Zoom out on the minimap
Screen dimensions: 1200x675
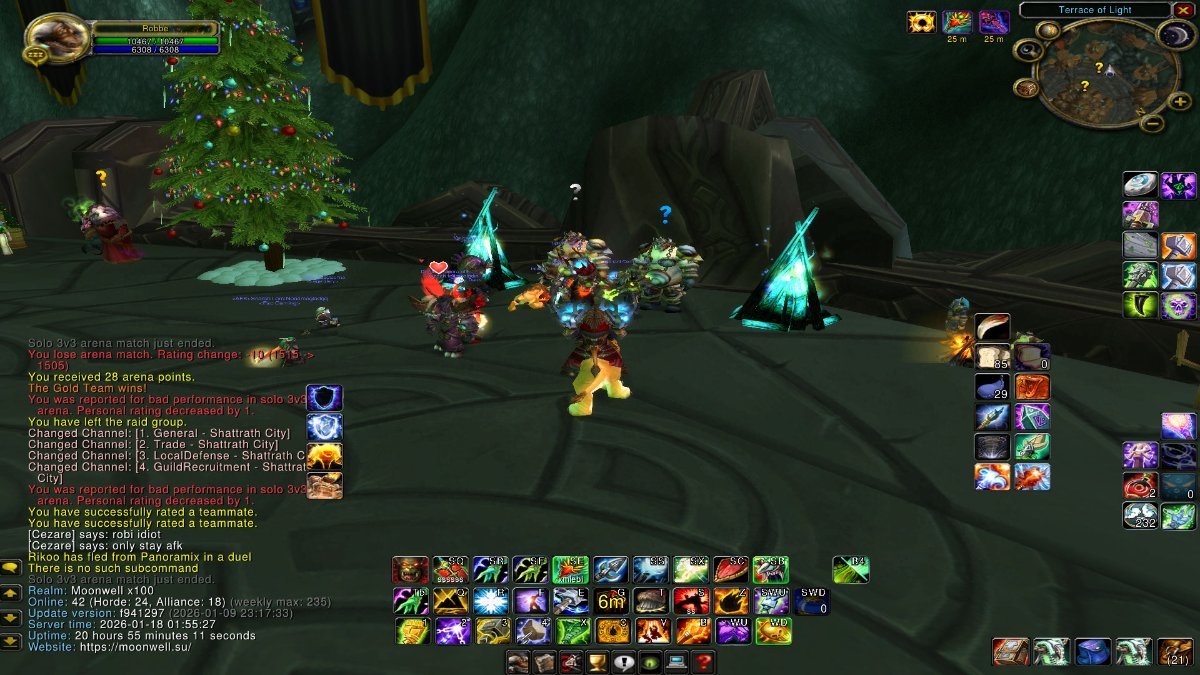pos(1152,124)
